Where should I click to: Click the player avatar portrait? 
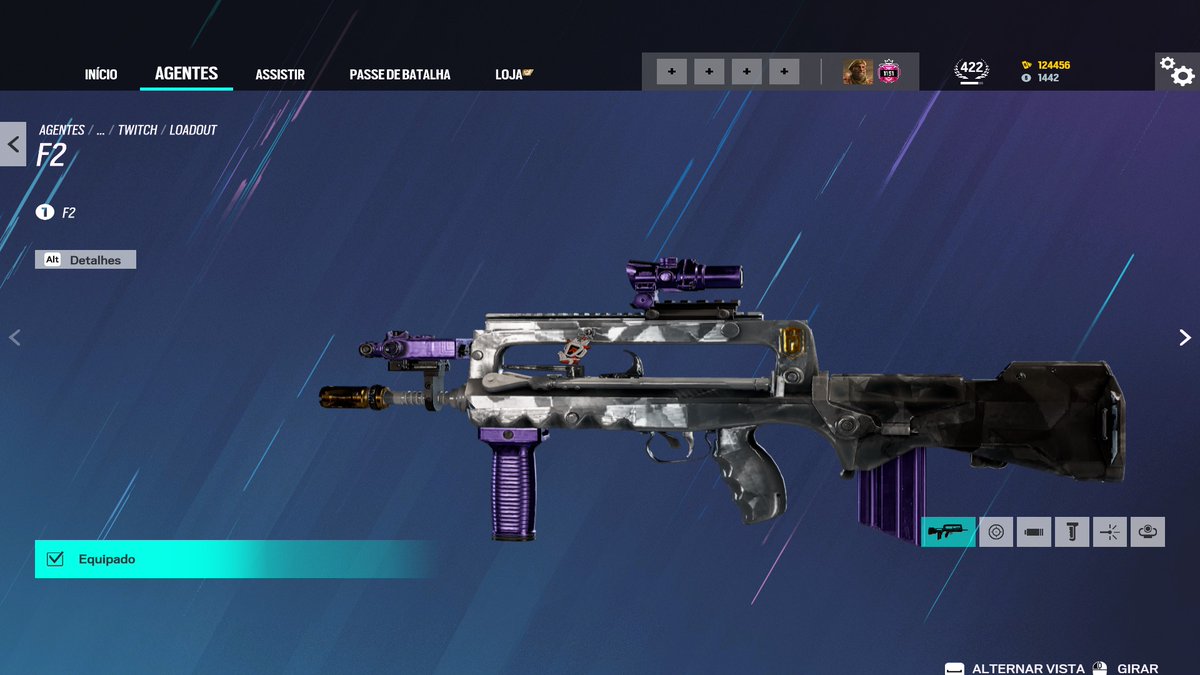pyautogui.click(x=857, y=72)
